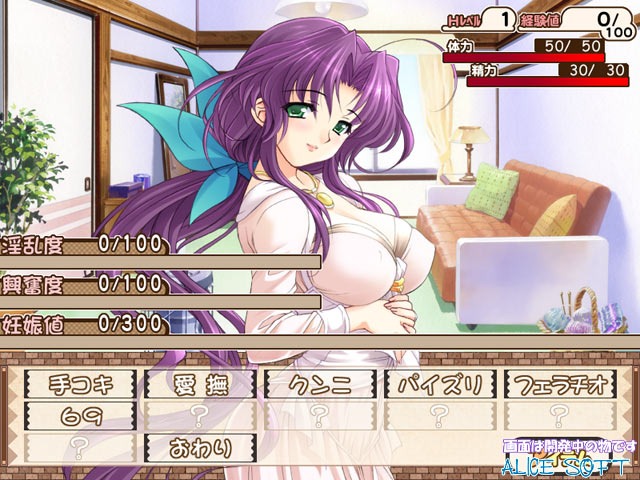
Task: End the scene with おわり button
Action: pyautogui.click(x=200, y=445)
